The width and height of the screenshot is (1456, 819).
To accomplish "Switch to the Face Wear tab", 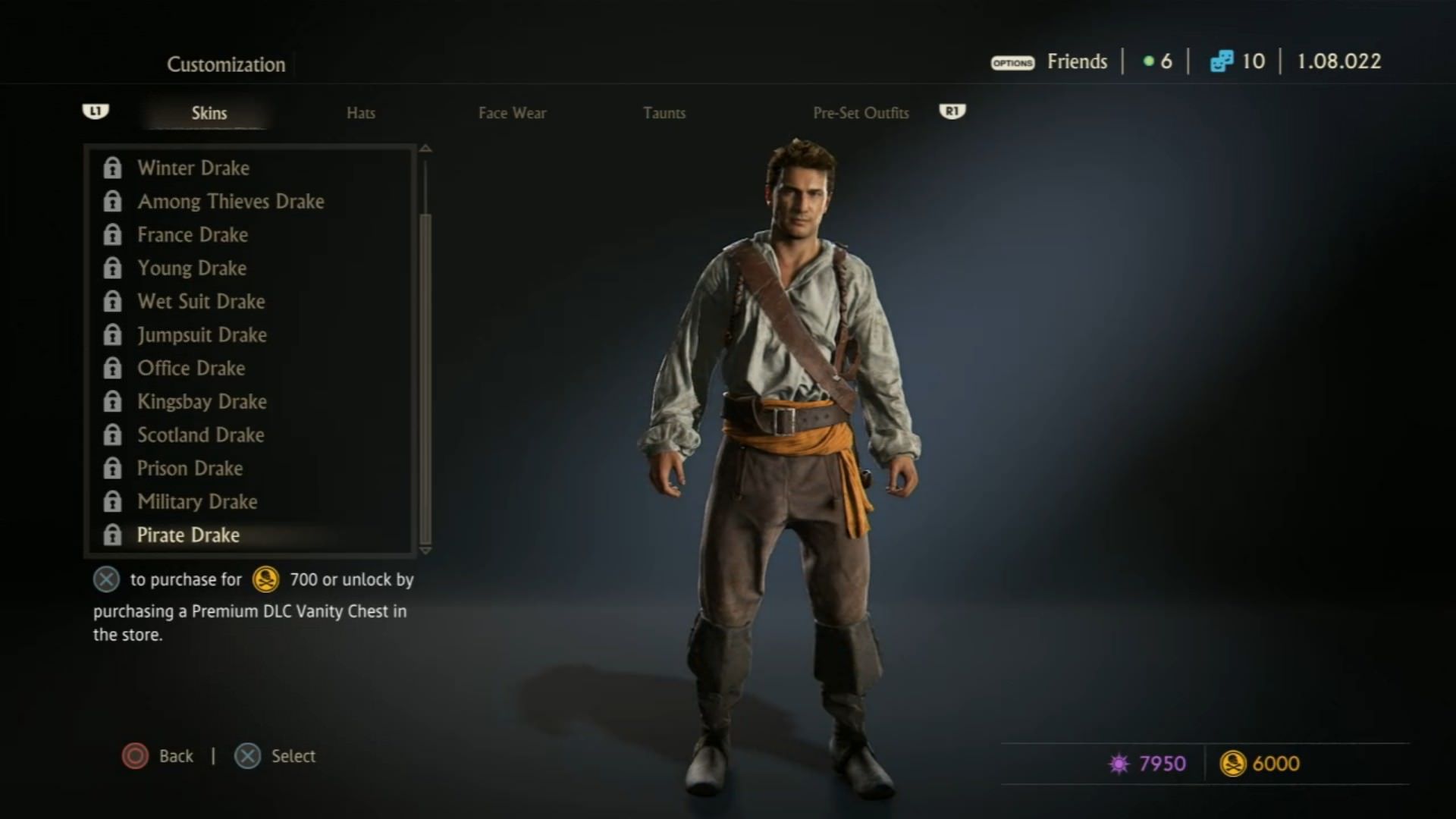I will point(512,113).
